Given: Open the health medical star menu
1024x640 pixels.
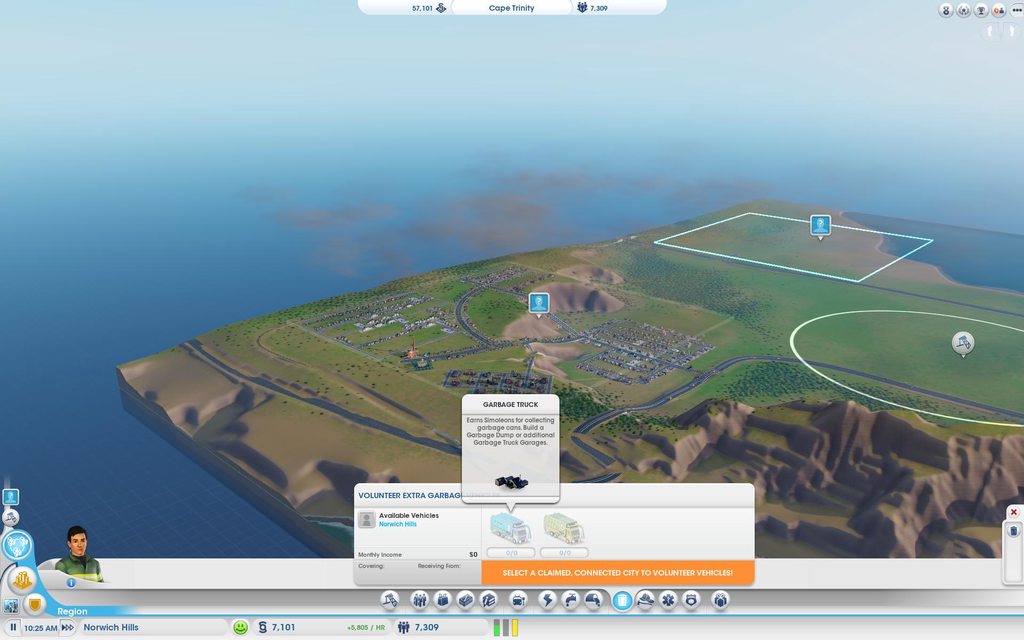Looking at the screenshot, I should click(667, 600).
